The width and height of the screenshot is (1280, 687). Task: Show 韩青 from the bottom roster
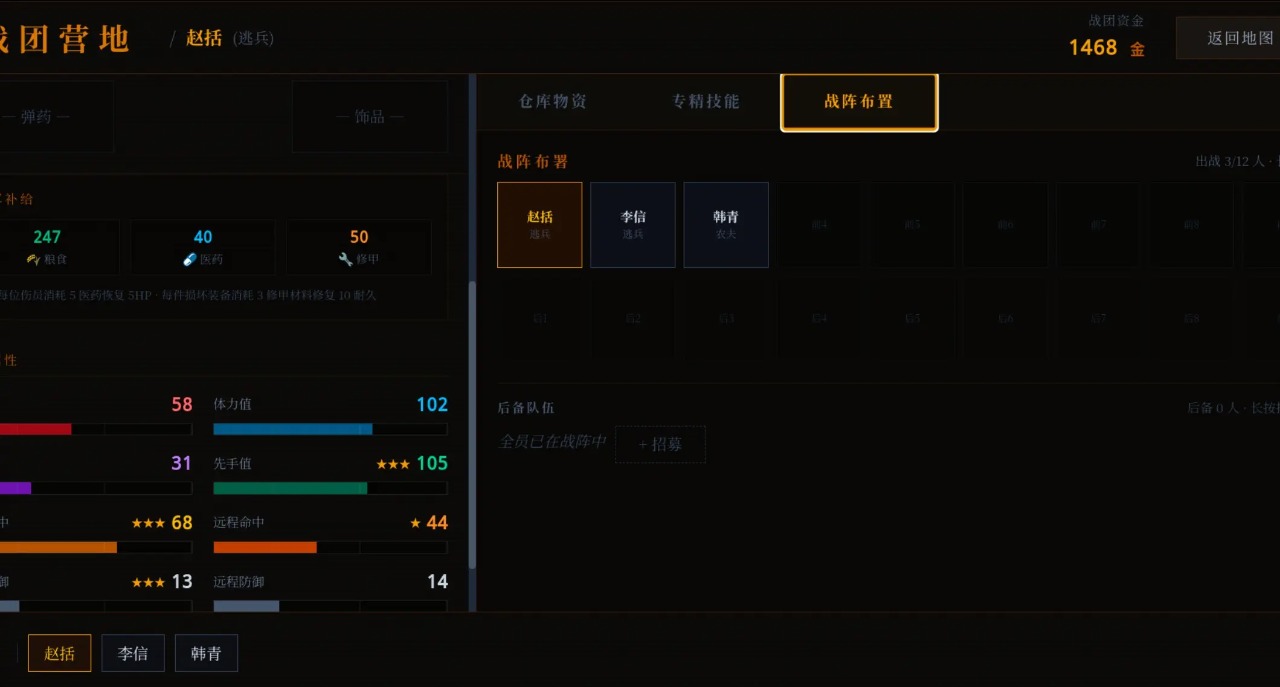pos(206,653)
